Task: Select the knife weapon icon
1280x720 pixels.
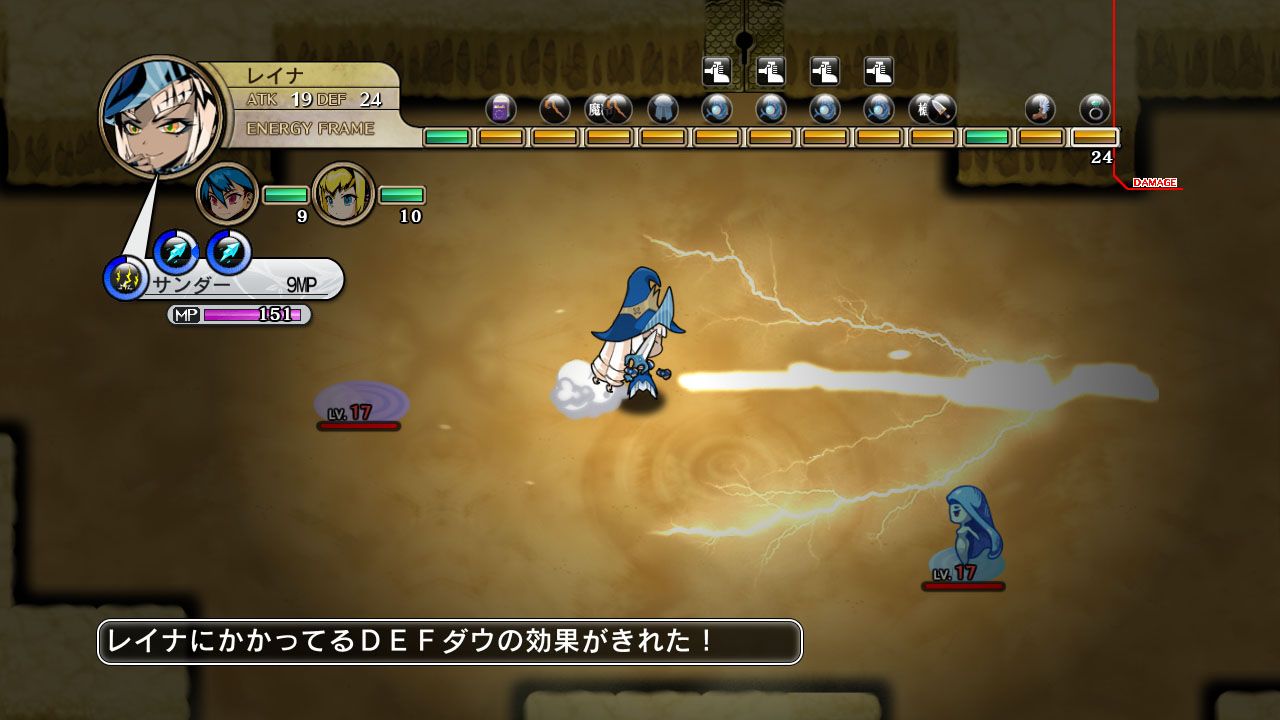Action: 940,107
